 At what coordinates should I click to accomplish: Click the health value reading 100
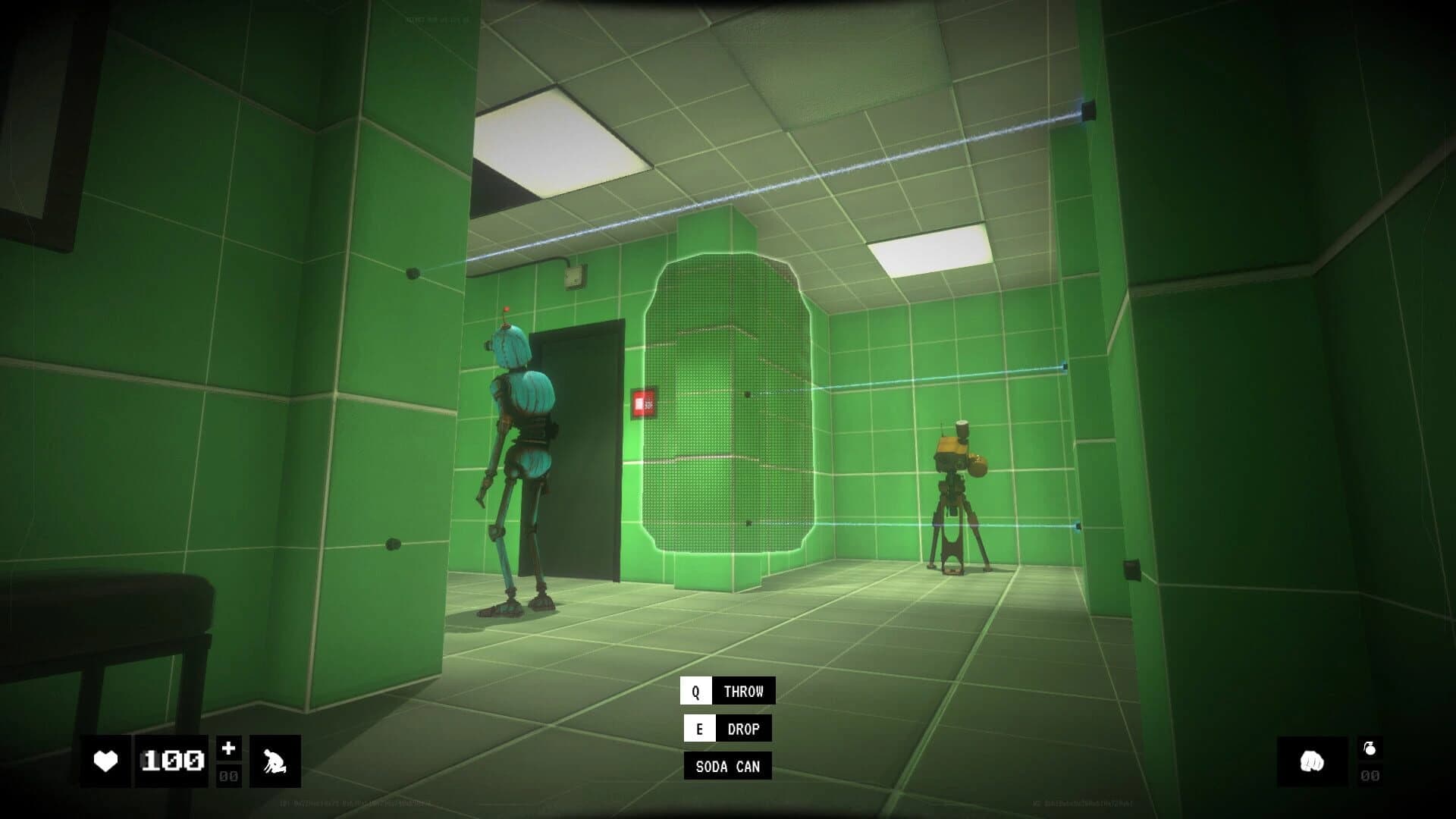171,759
